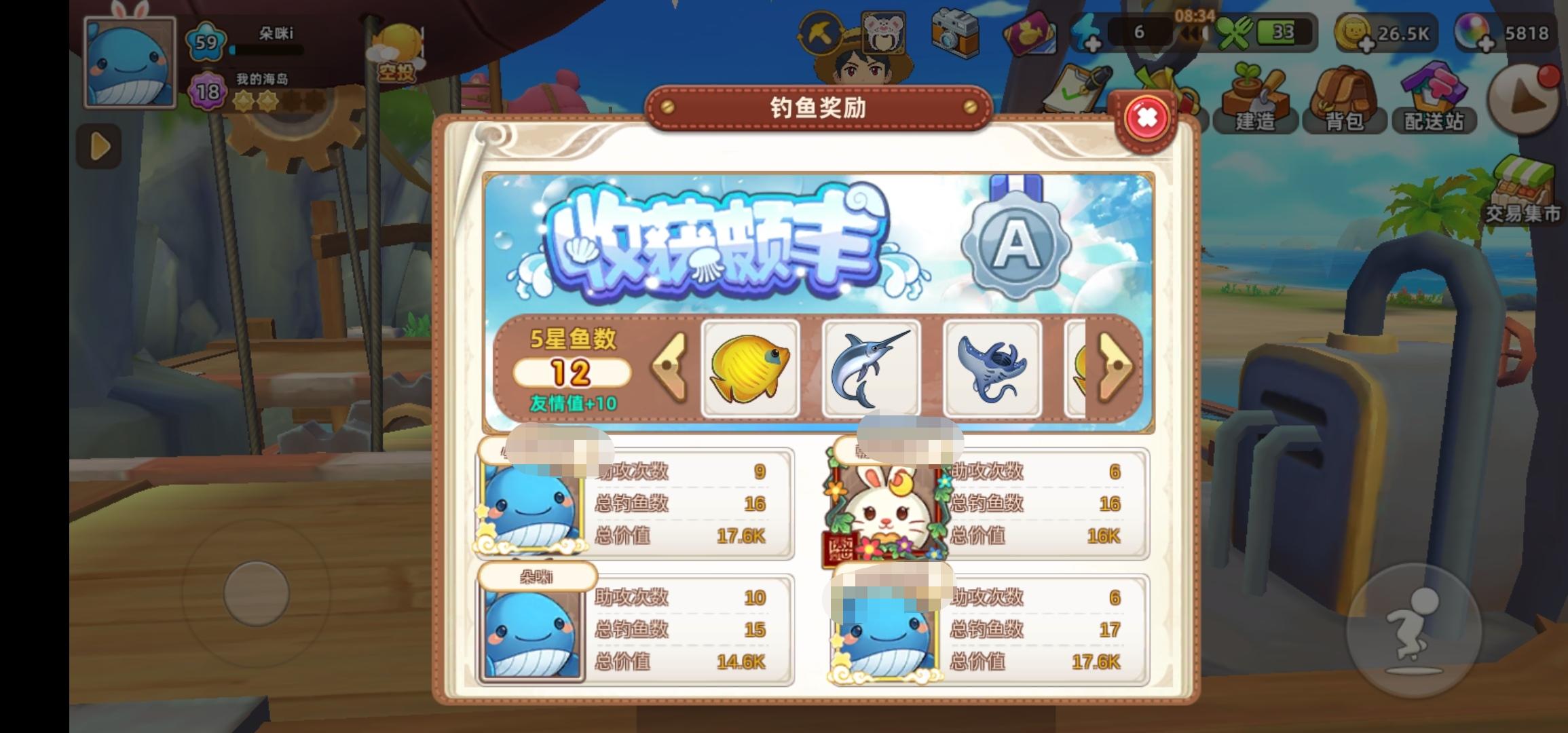Tap the red notification dot near the play button
Viewport: 1568px width, 733px height.
[1550, 75]
